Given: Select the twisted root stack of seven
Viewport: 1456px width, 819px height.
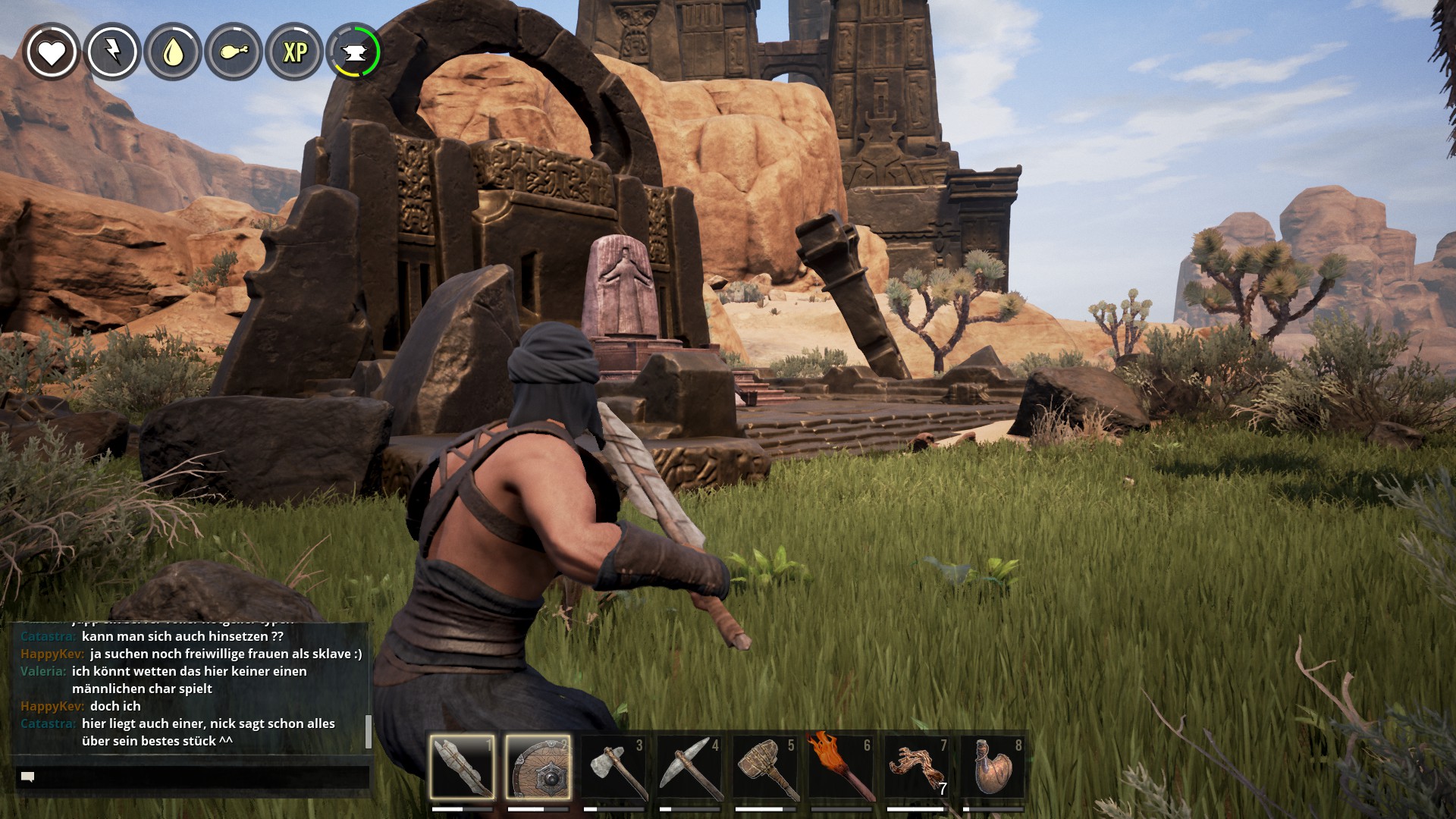Looking at the screenshot, I should 917,767.
